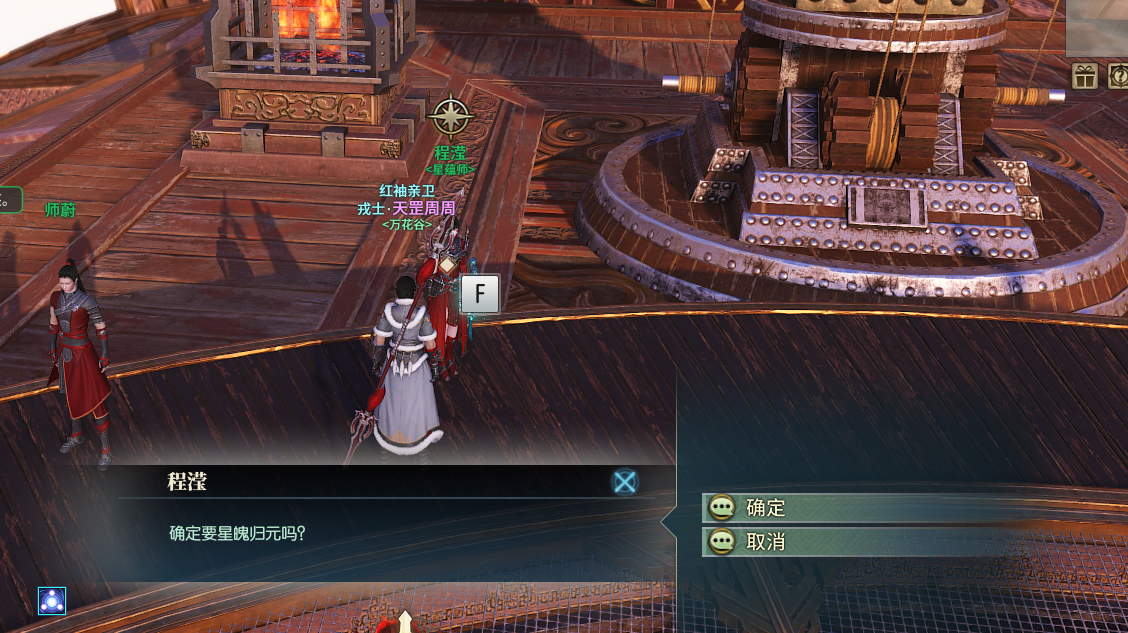Open the gift box rewards icon
Image resolution: width=1128 pixels, height=633 pixels.
1085,75
